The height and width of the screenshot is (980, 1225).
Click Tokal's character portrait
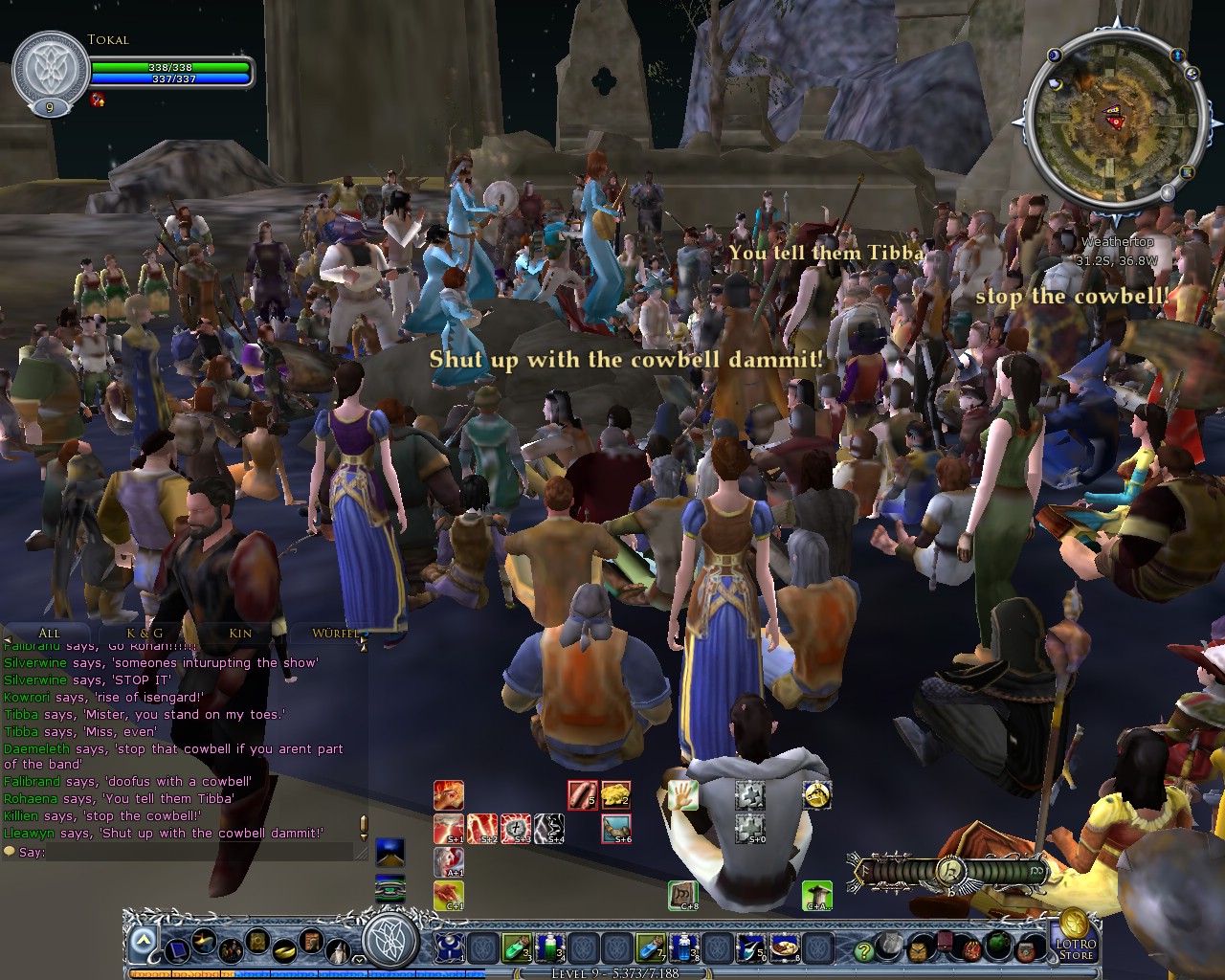pos(48,67)
